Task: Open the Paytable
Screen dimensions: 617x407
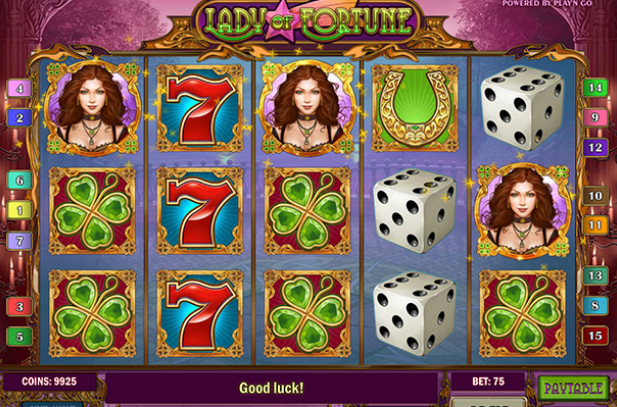Action: [574, 387]
